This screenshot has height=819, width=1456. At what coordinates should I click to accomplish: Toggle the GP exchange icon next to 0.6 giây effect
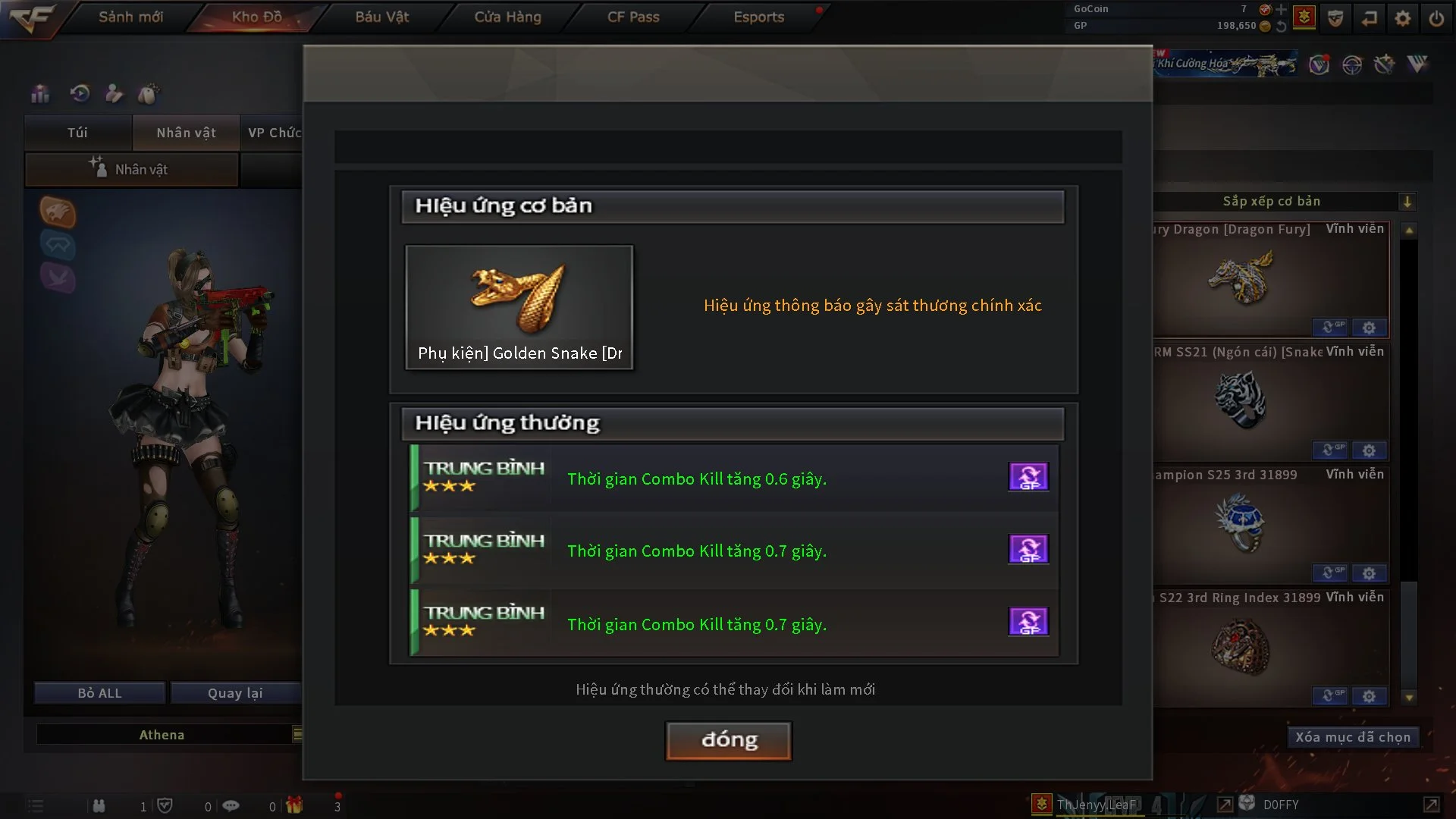[x=1028, y=476]
